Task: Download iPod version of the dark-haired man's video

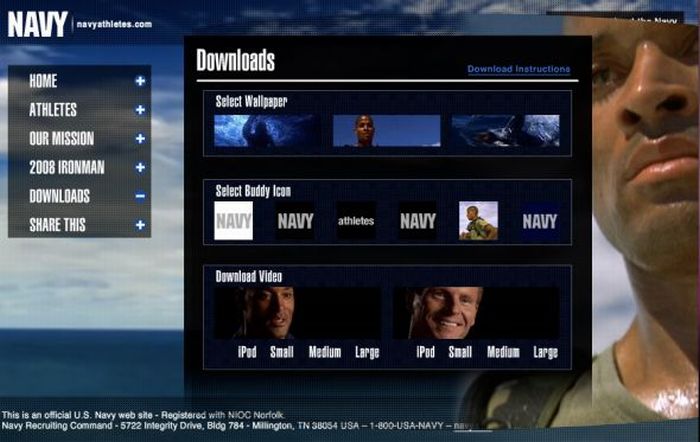Action: (x=247, y=352)
